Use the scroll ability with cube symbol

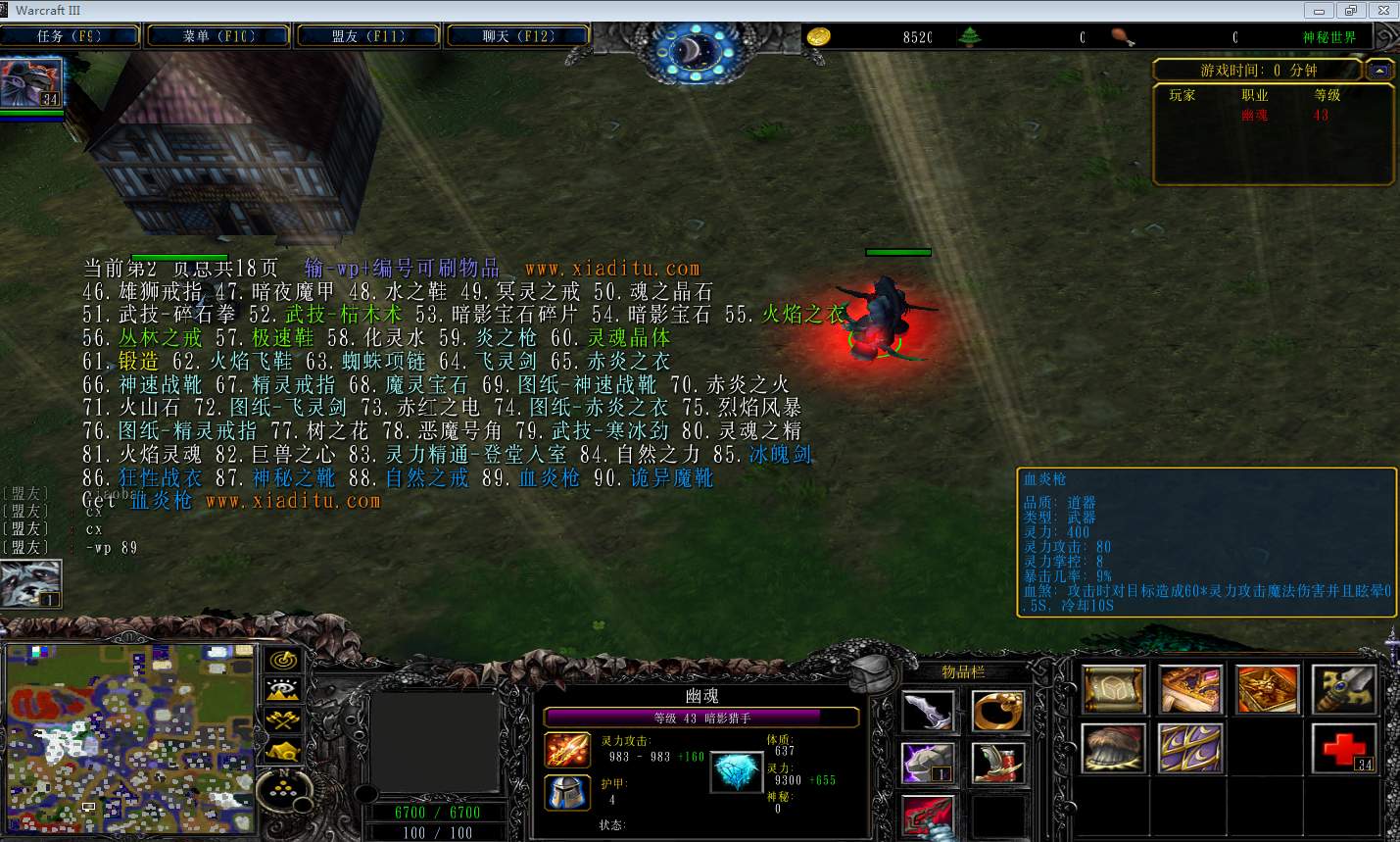1114,689
